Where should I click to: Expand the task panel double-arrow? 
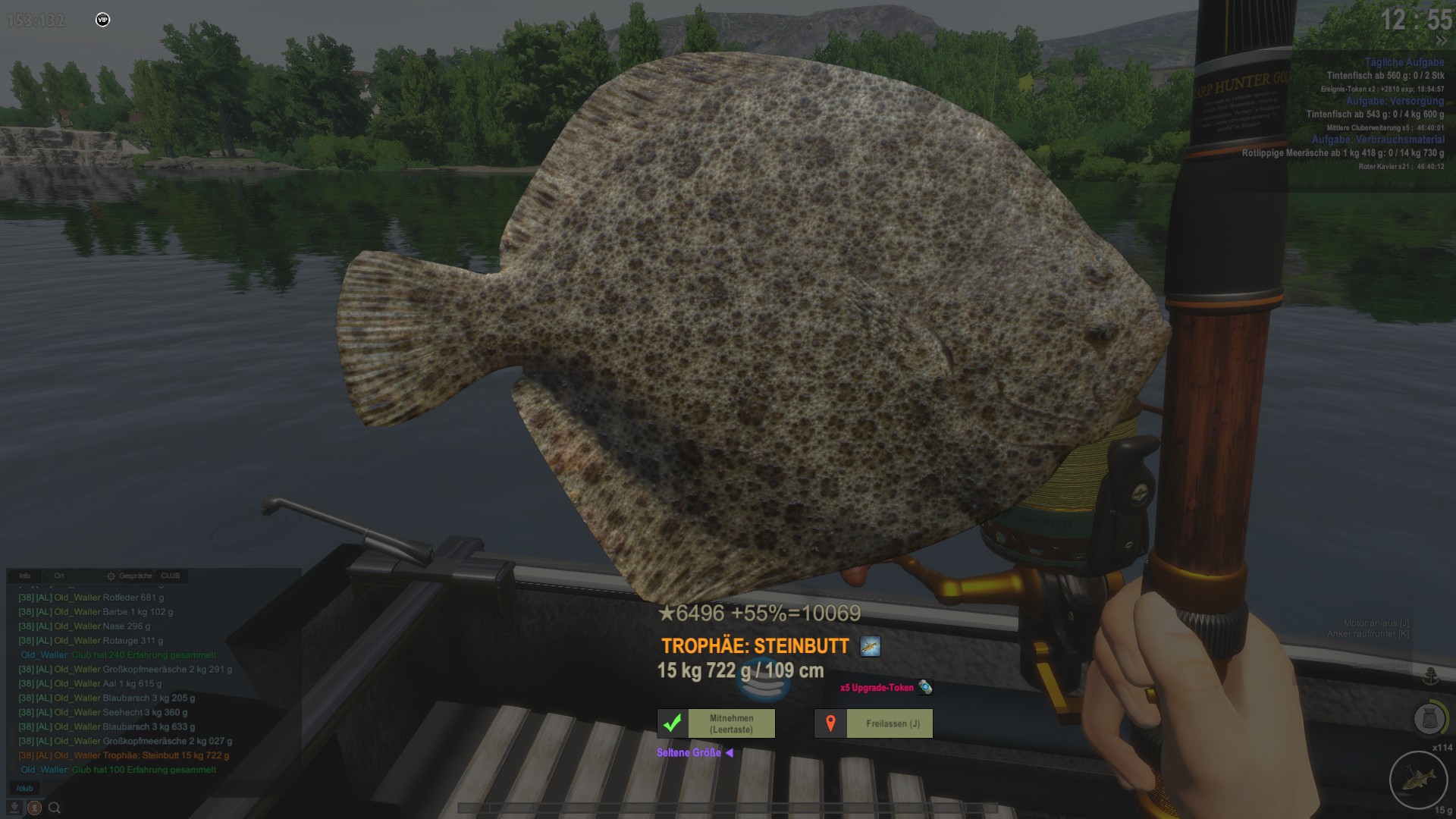tap(1440, 41)
